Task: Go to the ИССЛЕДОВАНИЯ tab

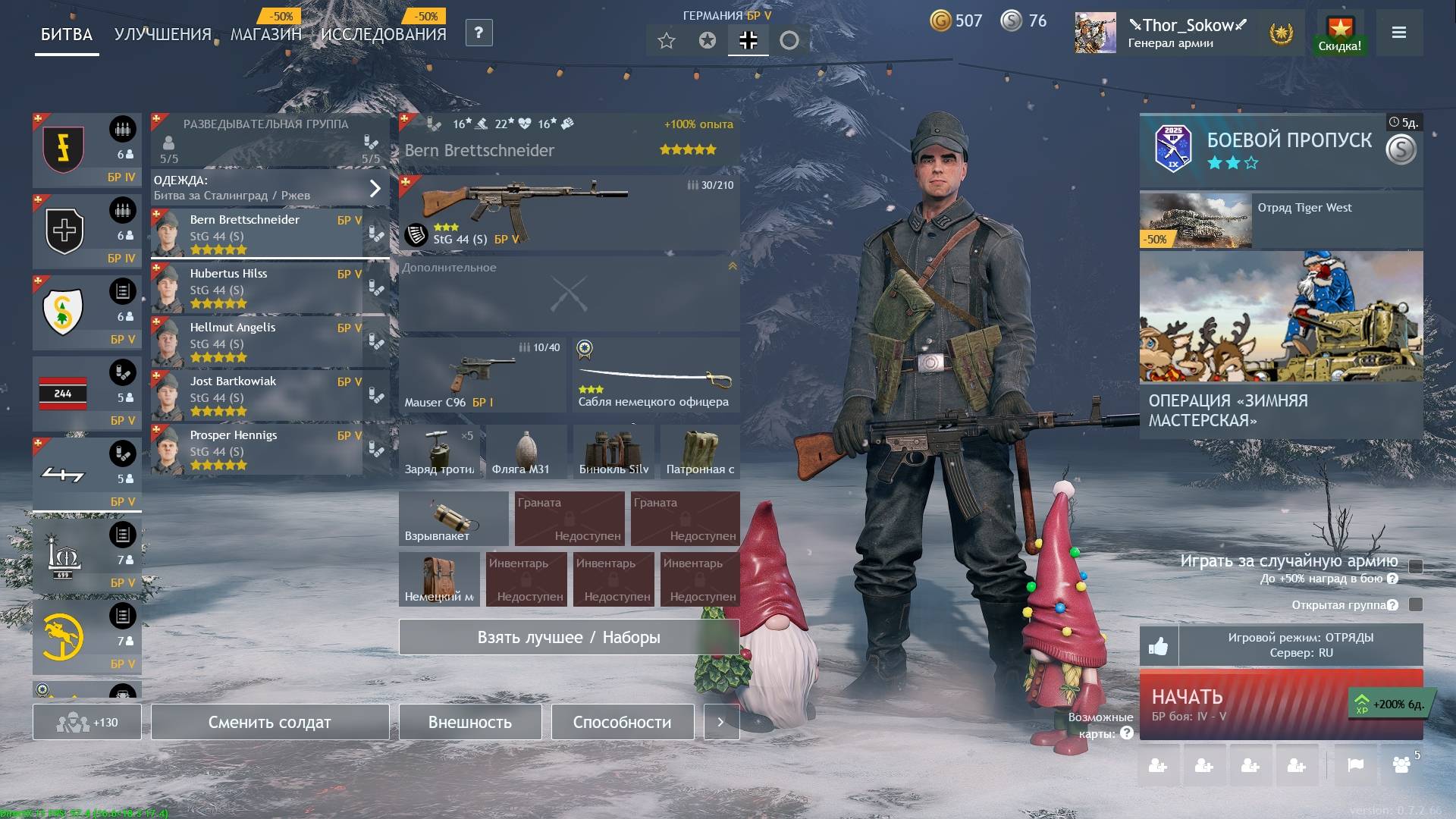Action: (x=383, y=34)
